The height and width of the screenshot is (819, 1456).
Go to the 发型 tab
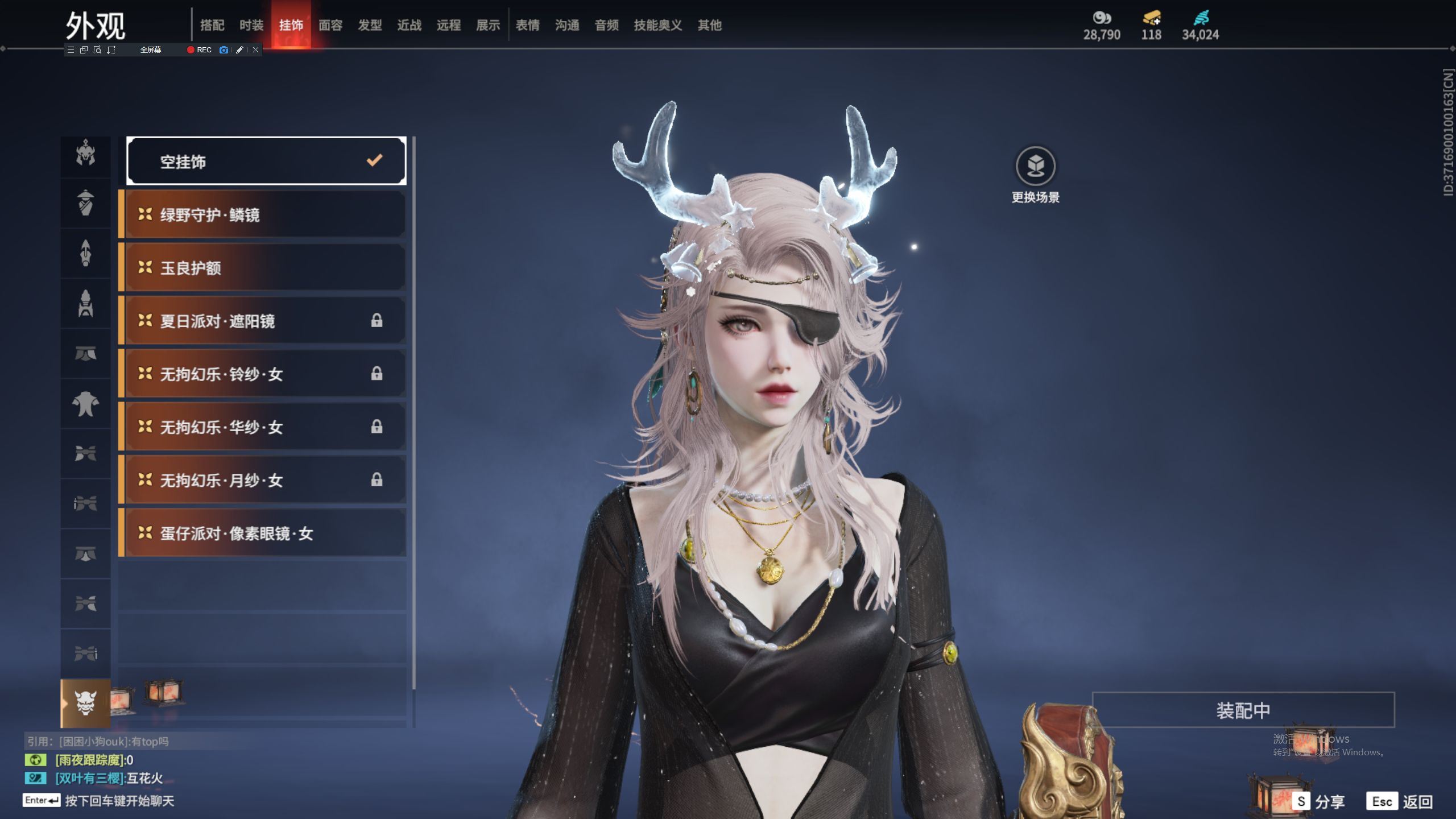coord(370,25)
